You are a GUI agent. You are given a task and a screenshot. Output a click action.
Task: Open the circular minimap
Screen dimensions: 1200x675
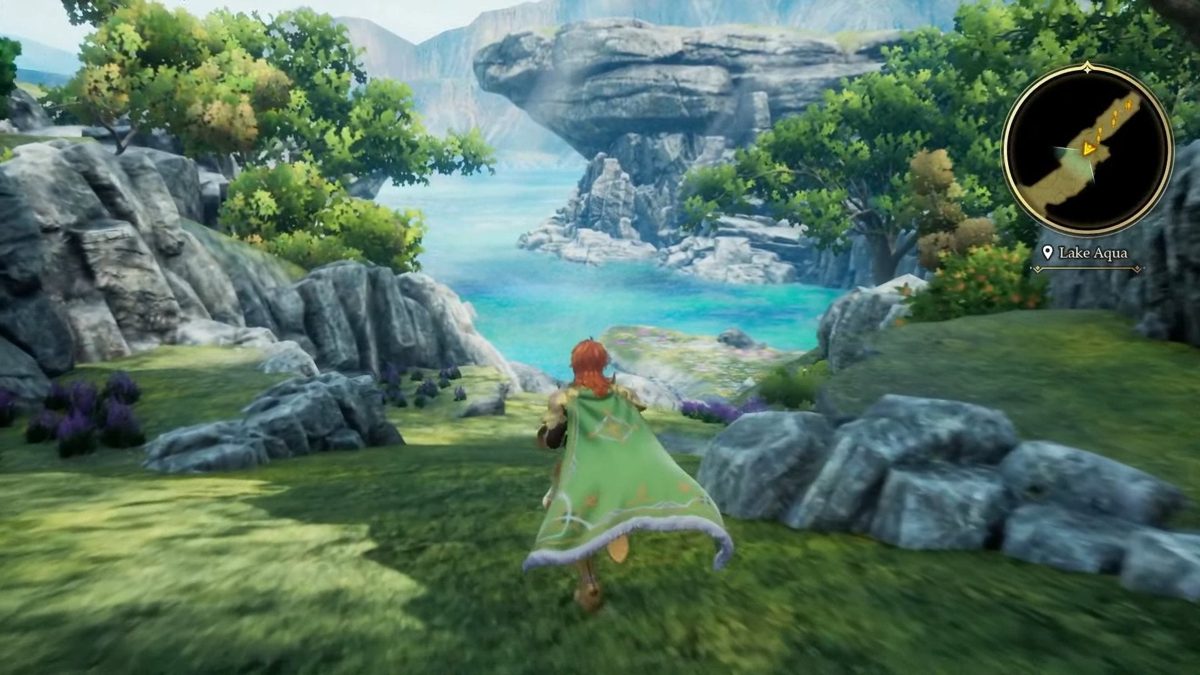1087,151
